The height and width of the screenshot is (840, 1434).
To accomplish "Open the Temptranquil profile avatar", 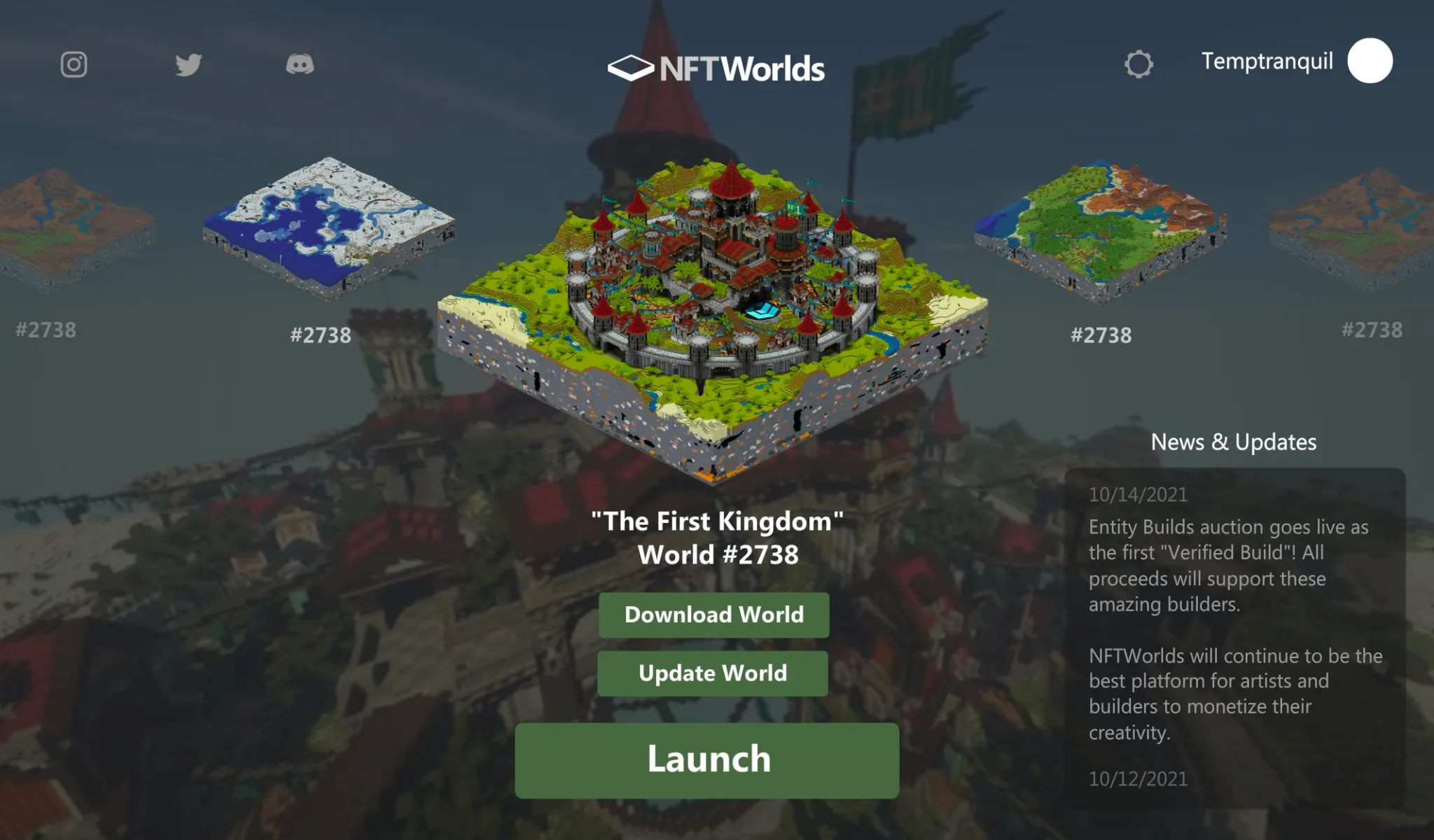I will (x=1370, y=60).
